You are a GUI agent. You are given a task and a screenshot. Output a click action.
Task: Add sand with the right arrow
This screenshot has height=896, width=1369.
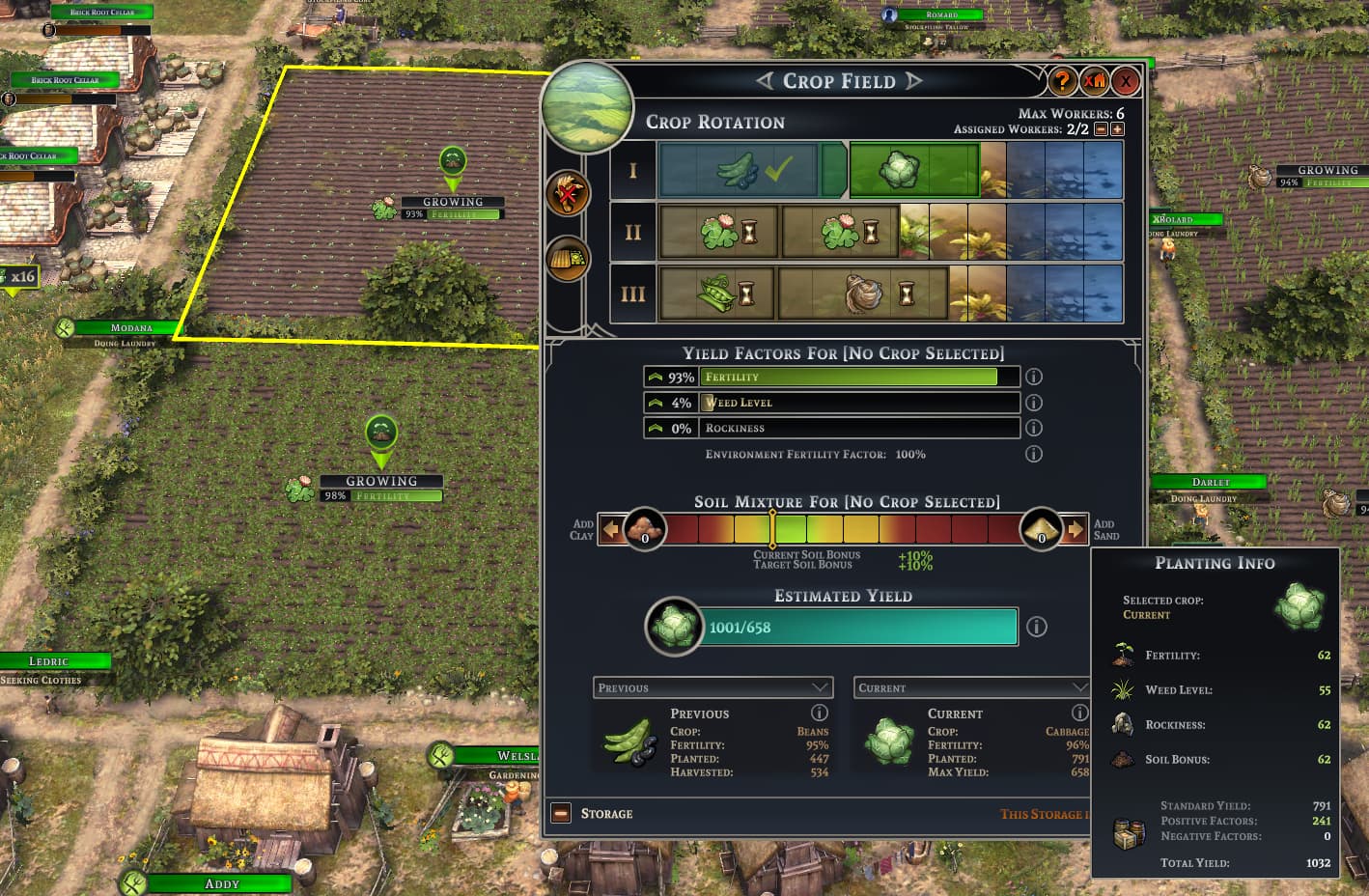[1076, 529]
